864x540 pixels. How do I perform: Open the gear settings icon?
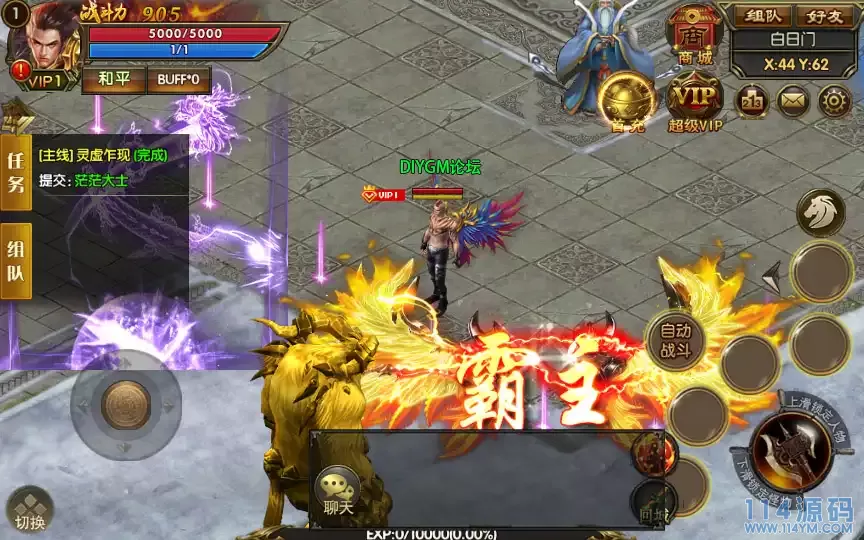tap(835, 100)
